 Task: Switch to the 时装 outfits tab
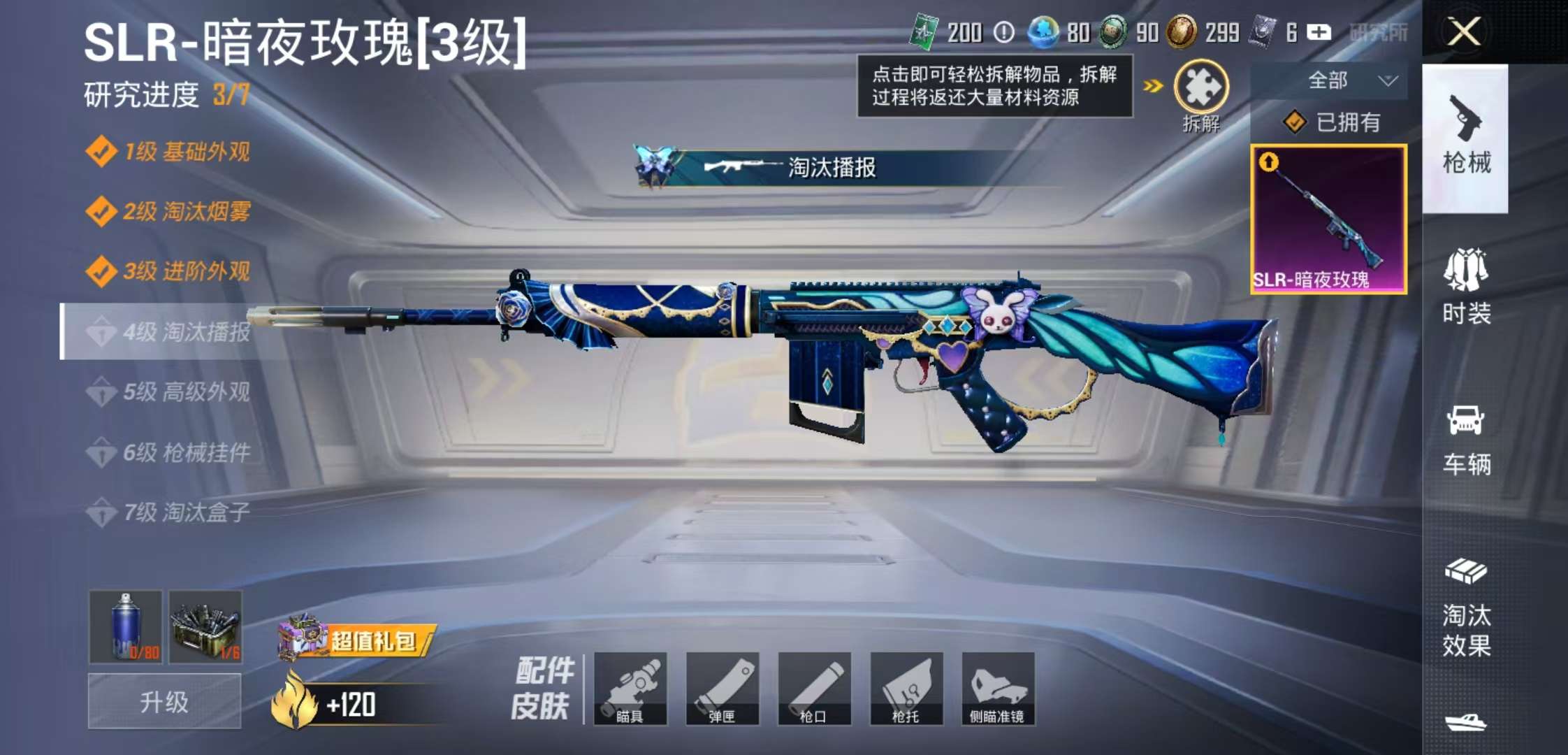[1466, 287]
